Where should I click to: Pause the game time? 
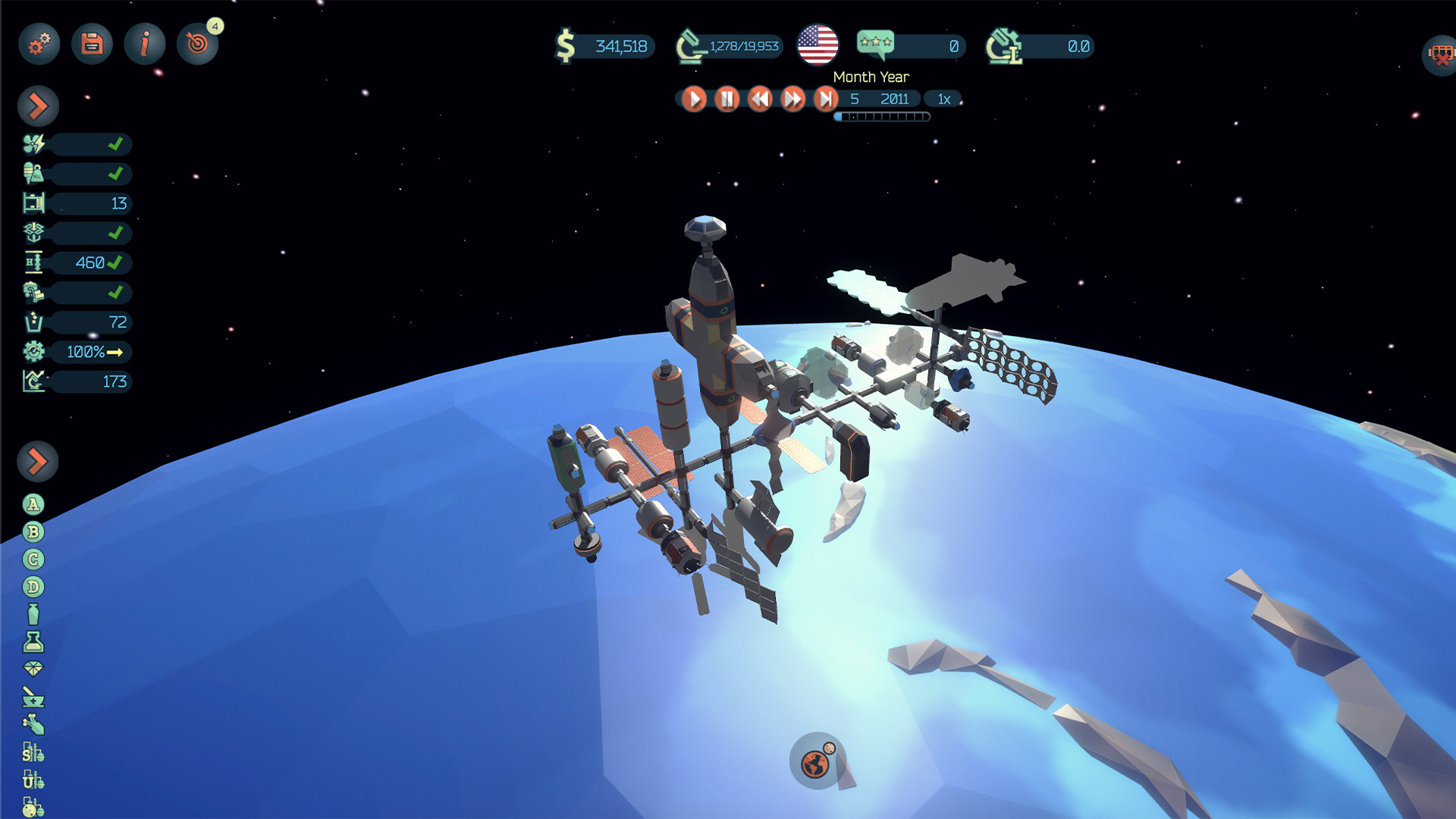point(726,99)
